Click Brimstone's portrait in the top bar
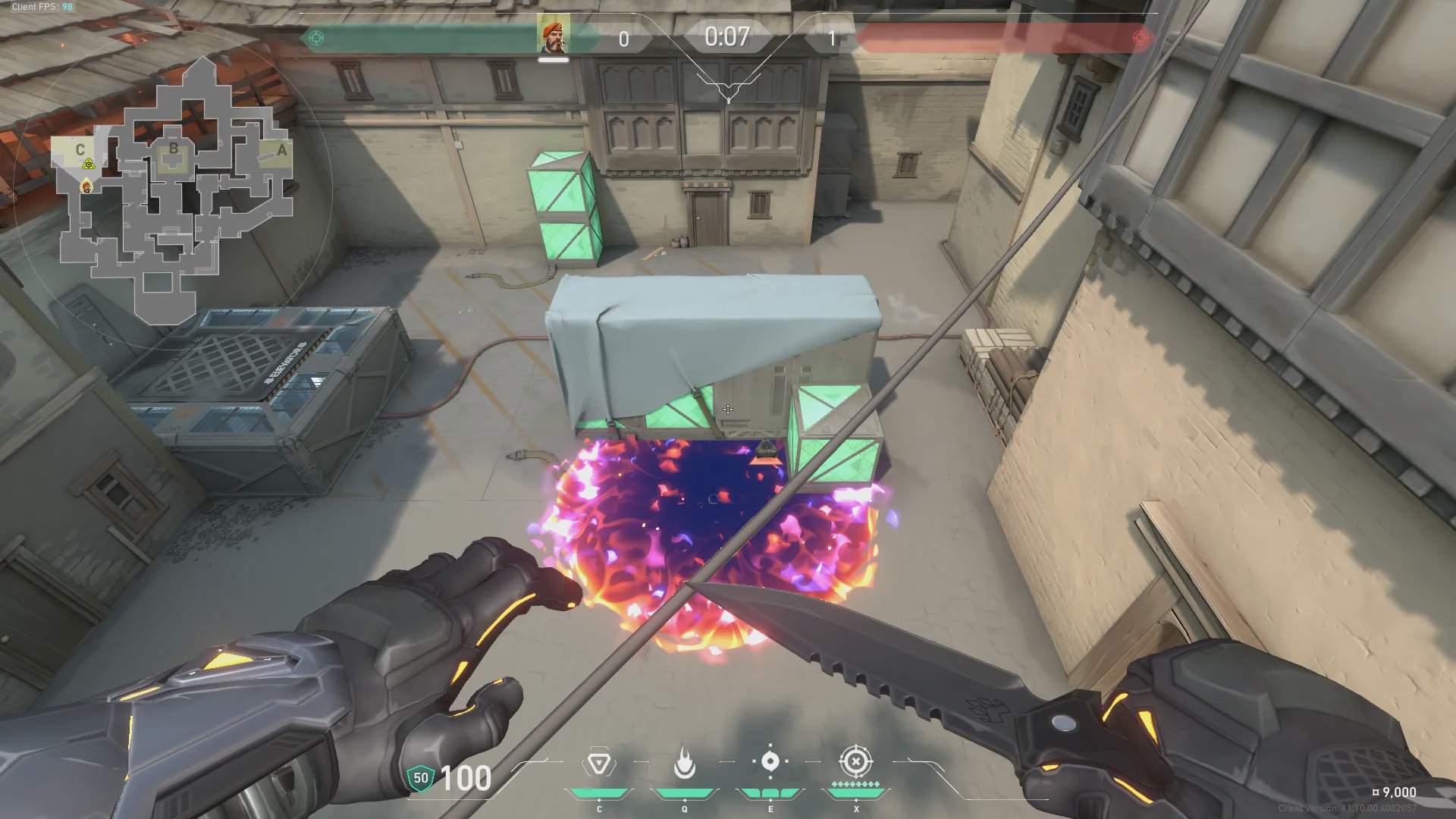 point(553,36)
